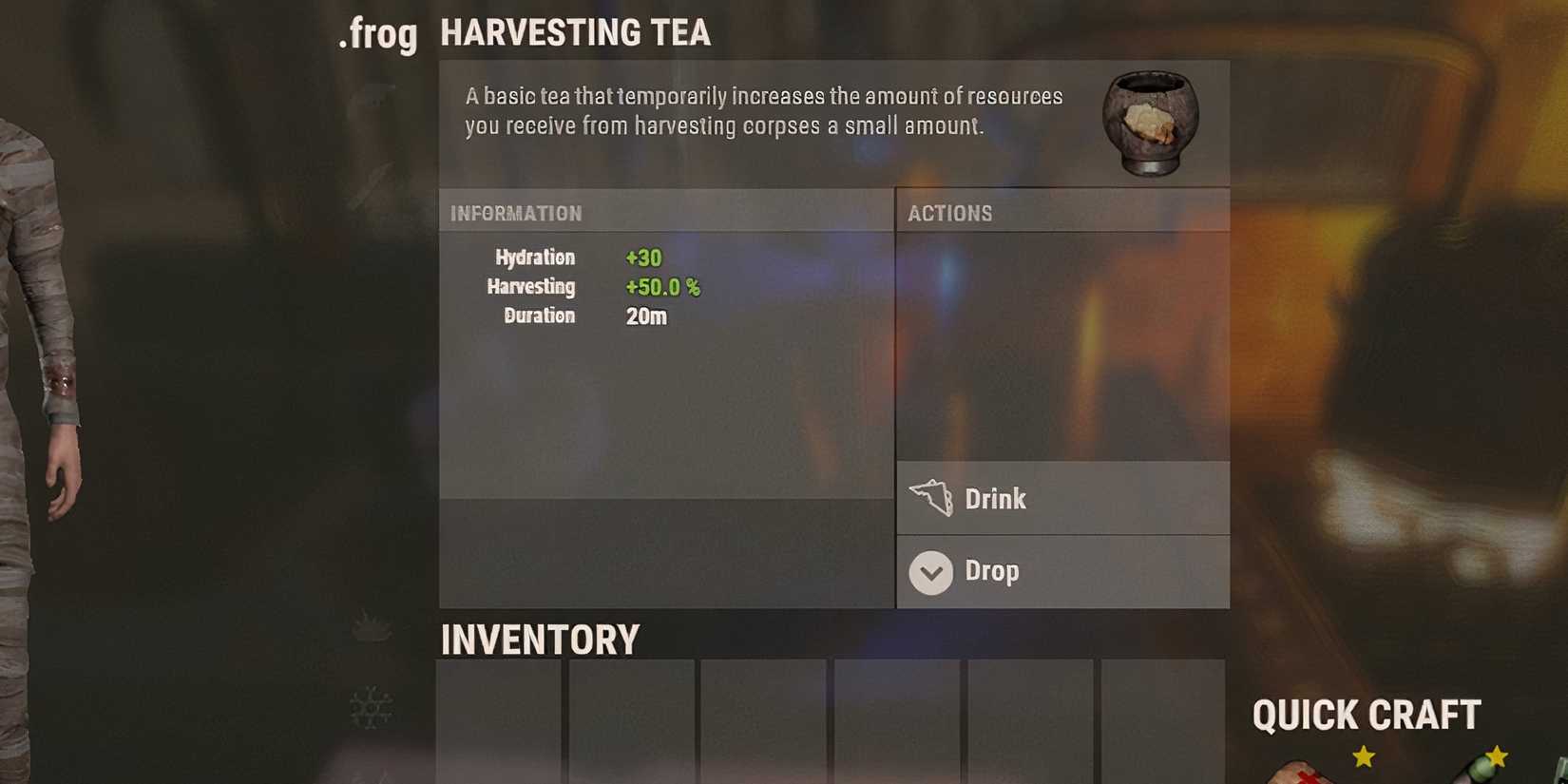Click the .frog player name label
This screenshot has width=1568, height=784.
click(377, 34)
